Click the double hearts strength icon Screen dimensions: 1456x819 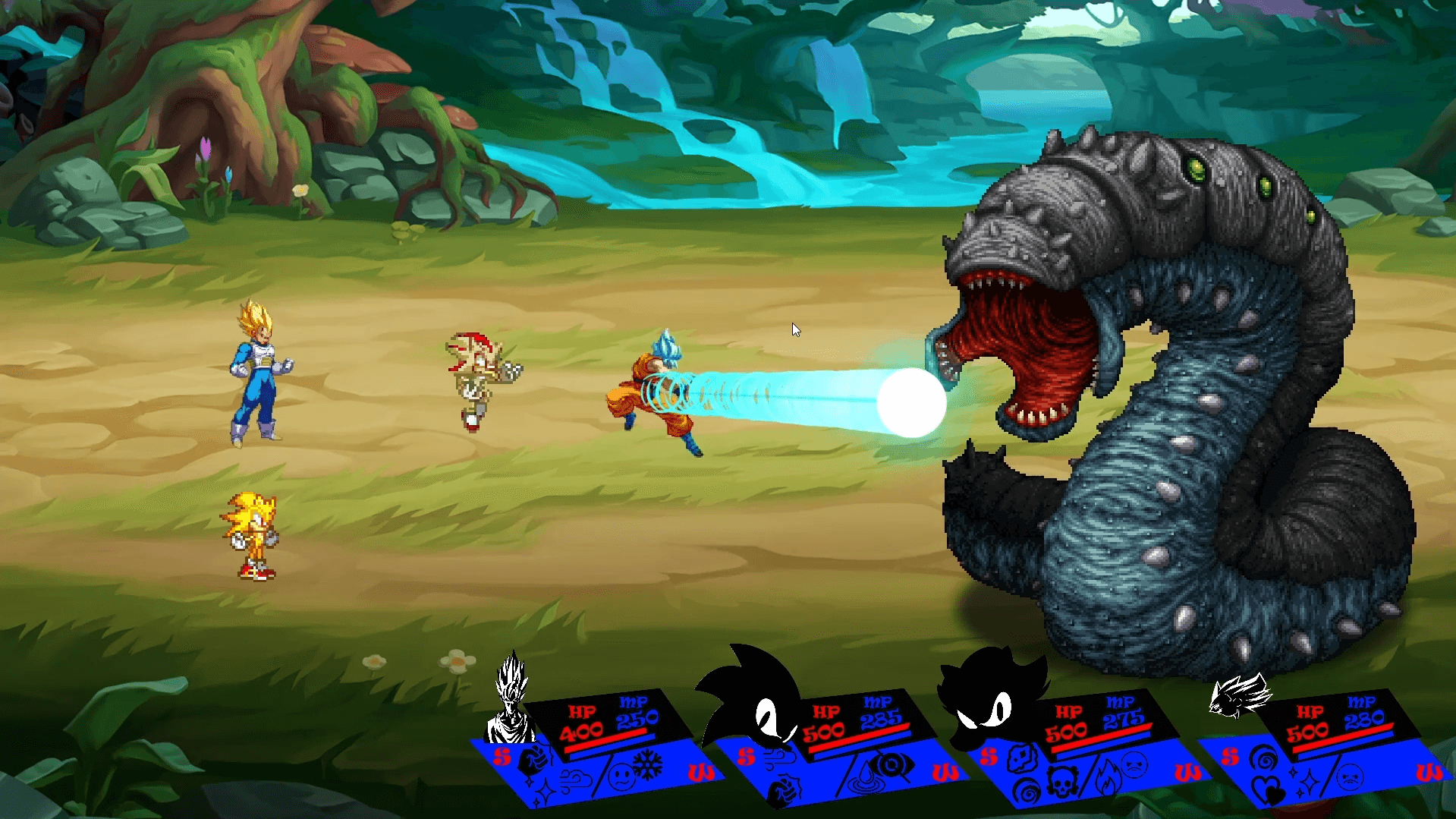point(1267,791)
